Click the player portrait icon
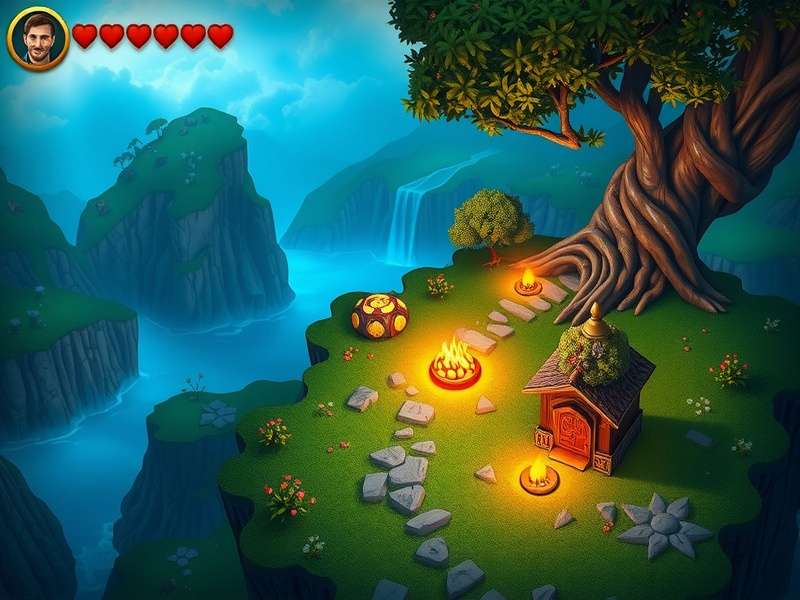Image resolution: width=800 pixels, height=600 pixels. coord(38,38)
